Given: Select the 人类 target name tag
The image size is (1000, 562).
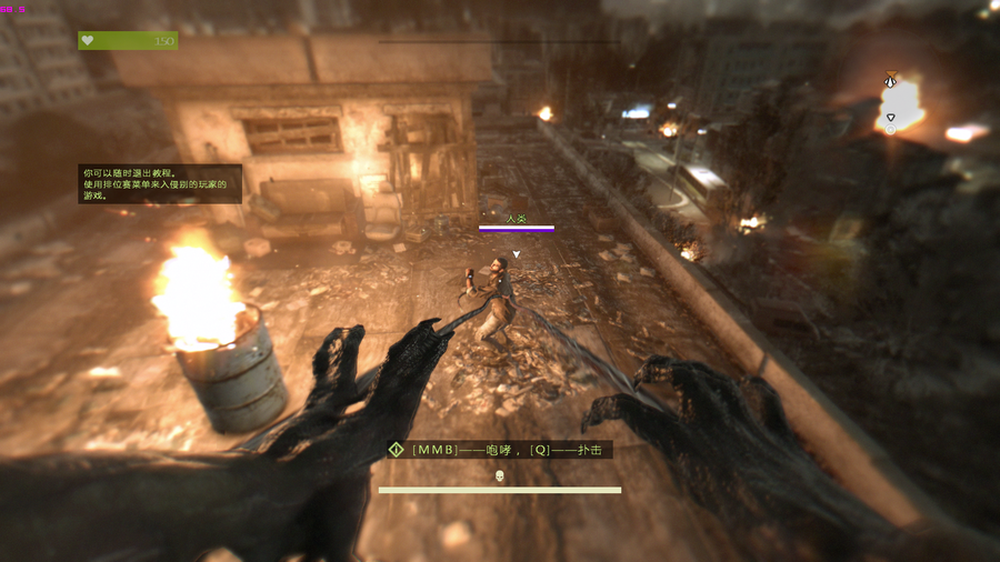Looking at the screenshot, I should [515, 218].
